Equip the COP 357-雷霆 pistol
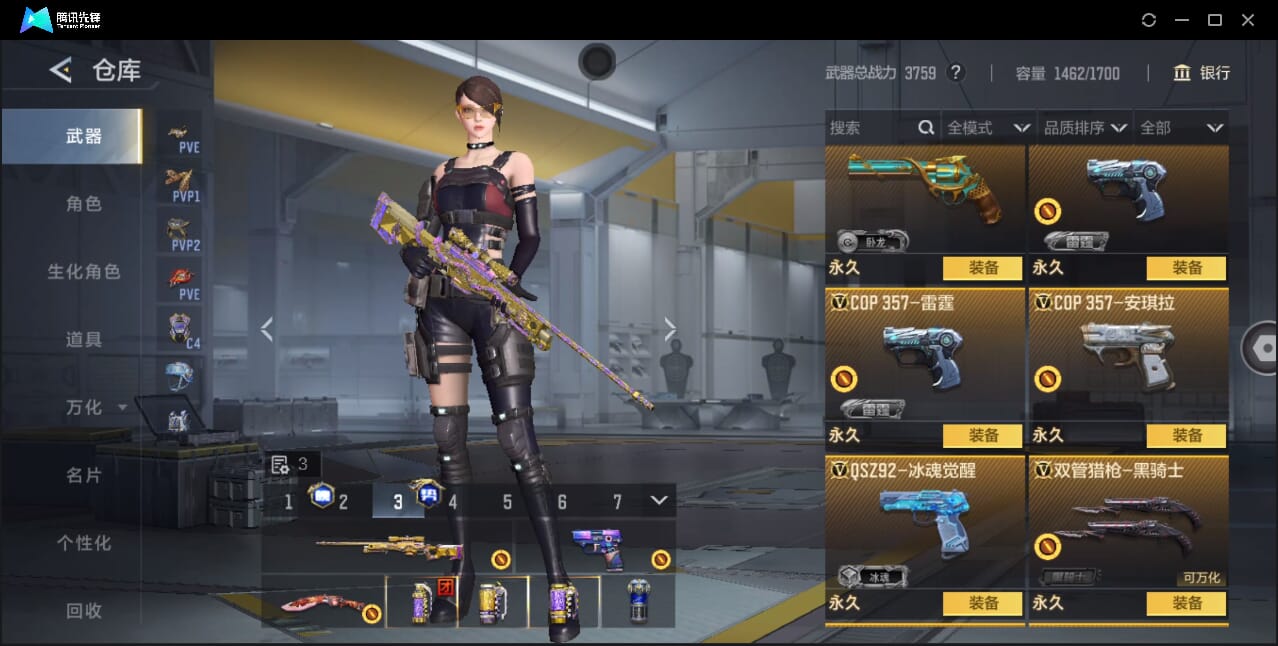The image size is (1278, 646). [x=983, y=435]
